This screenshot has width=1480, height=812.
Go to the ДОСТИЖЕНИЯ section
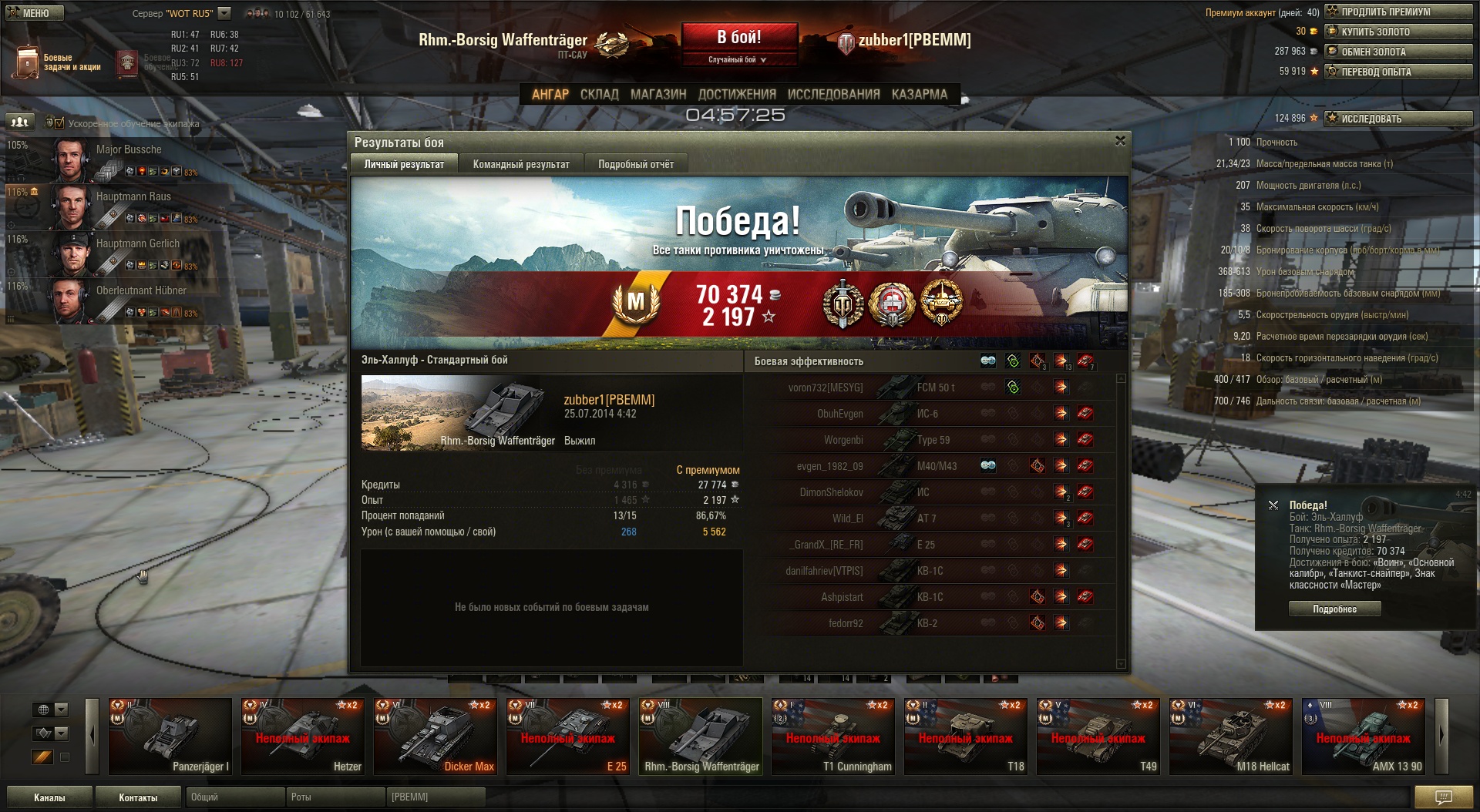coord(736,94)
